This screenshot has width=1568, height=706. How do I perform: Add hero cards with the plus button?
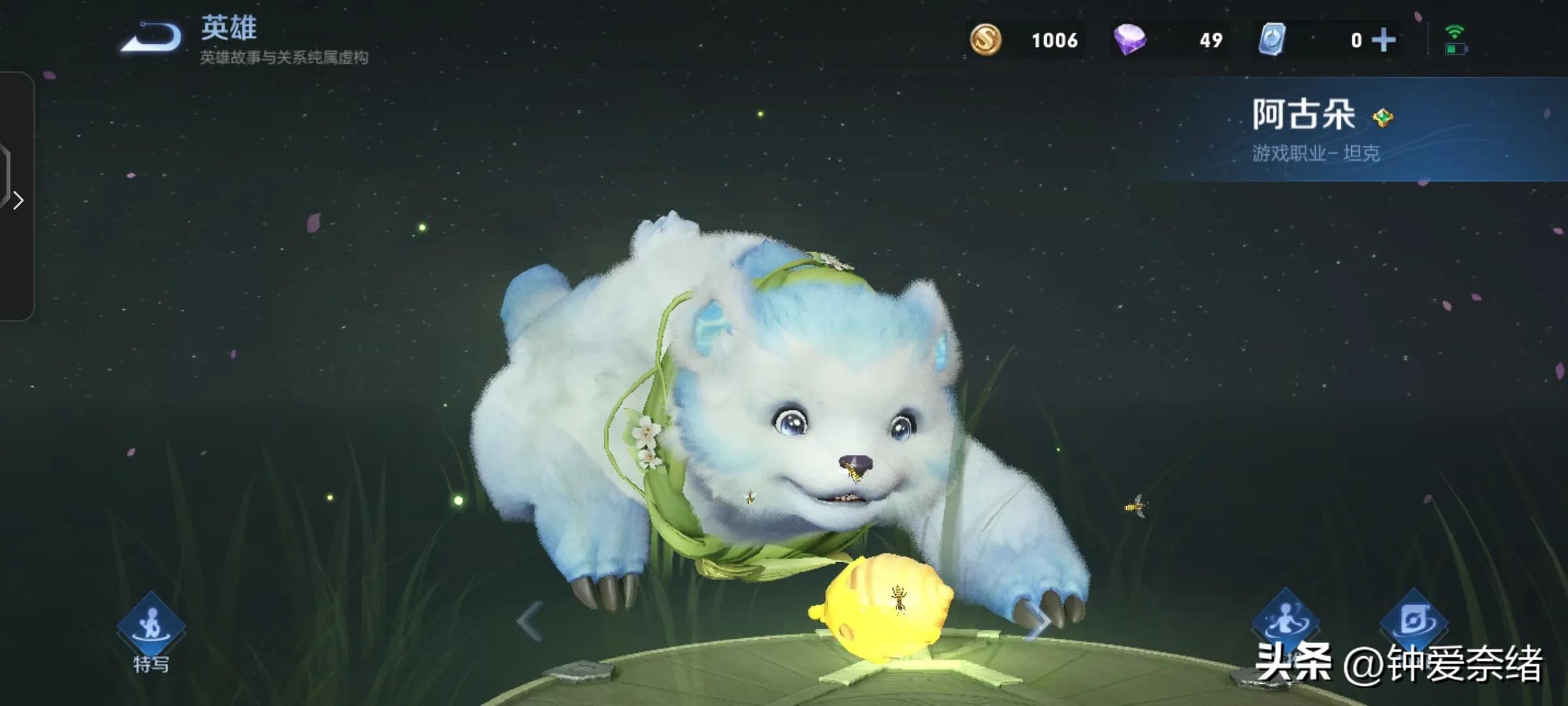[1383, 41]
